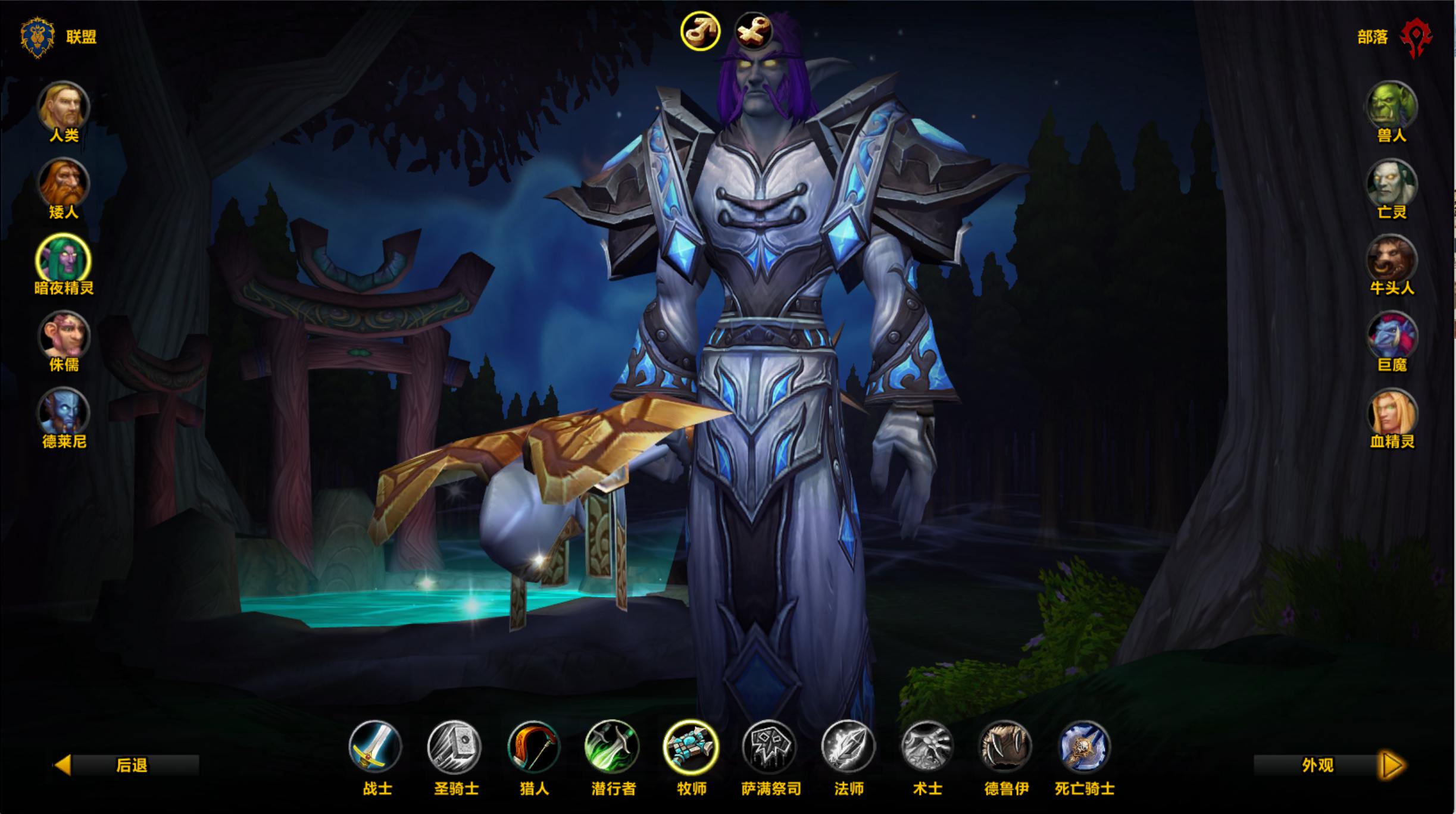Select the male gender icon

tap(701, 30)
